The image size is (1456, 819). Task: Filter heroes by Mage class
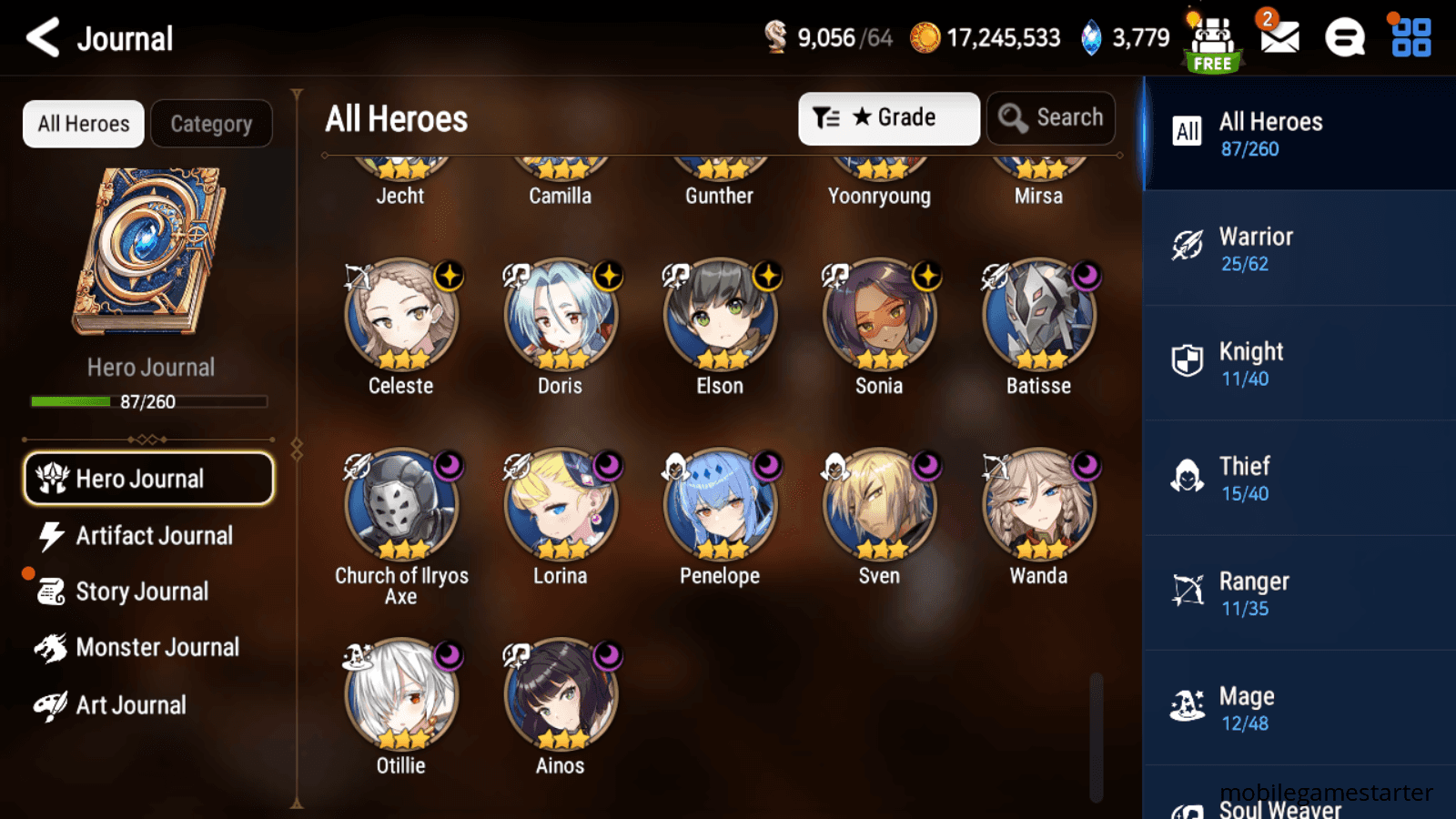pyautogui.click(x=1298, y=708)
